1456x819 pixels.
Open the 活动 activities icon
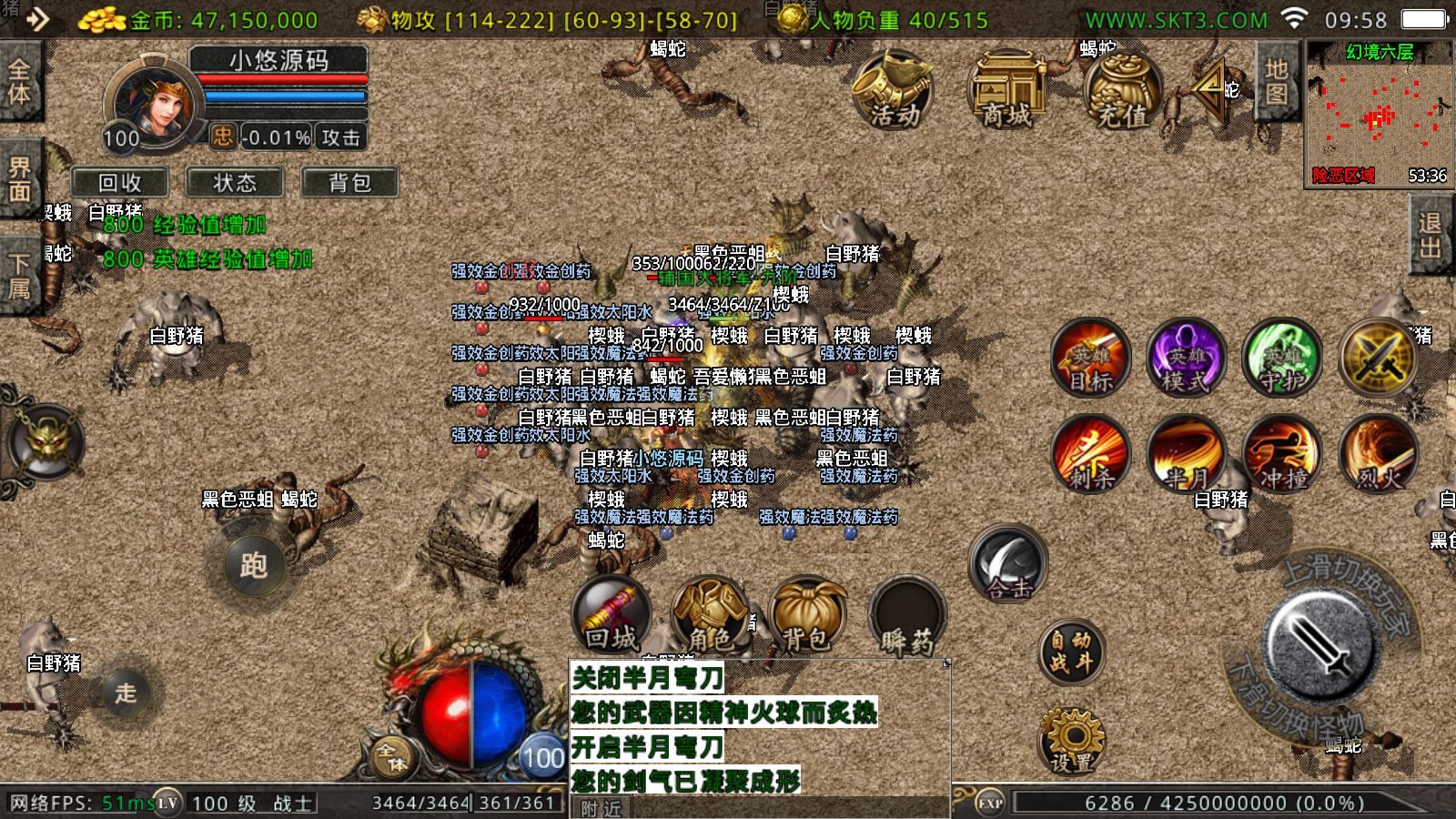click(893, 91)
